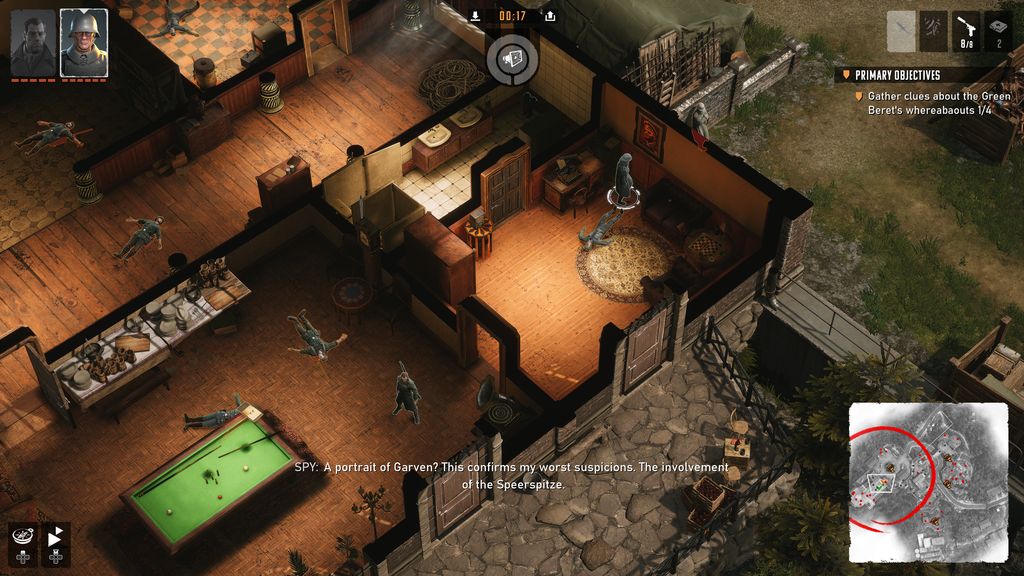Click the quick save download-arrow icon

click(475, 16)
